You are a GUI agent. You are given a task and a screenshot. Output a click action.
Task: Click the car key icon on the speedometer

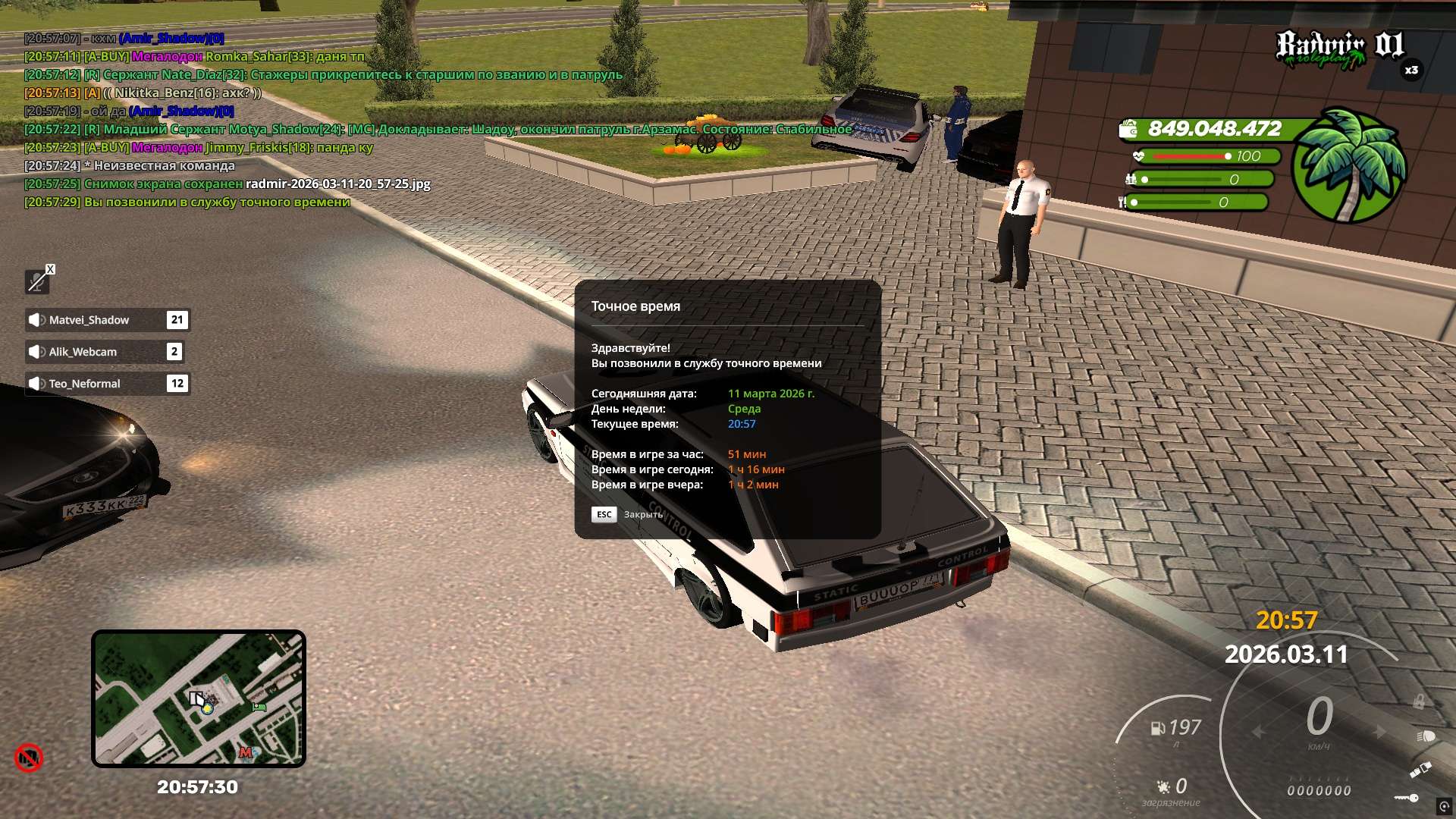point(1407,797)
